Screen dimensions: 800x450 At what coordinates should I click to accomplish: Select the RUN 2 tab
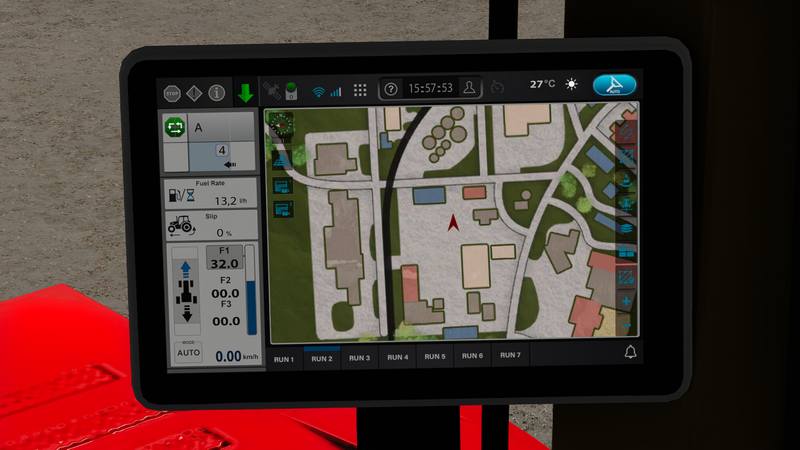click(321, 357)
